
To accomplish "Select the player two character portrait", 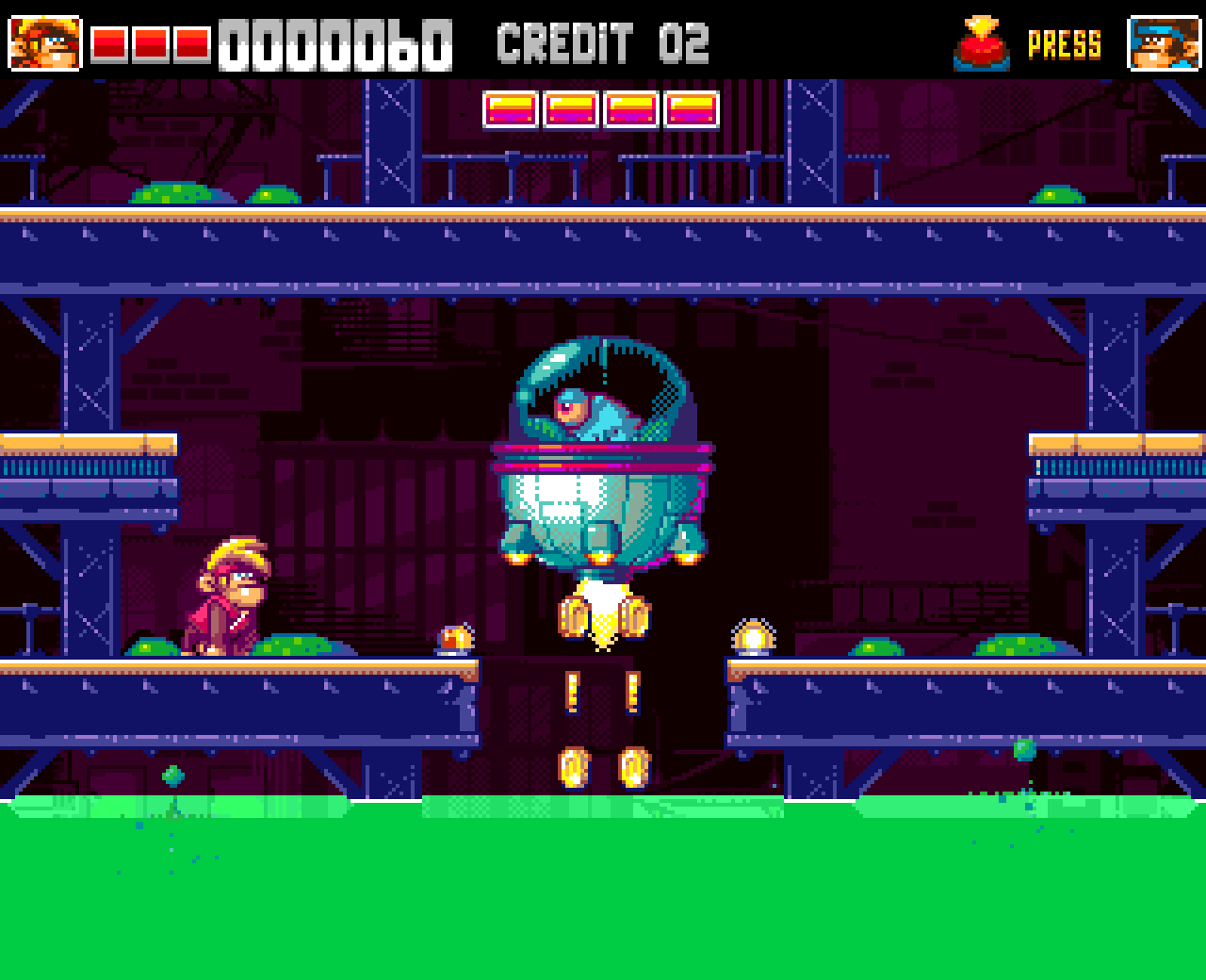I will coord(1163,43).
